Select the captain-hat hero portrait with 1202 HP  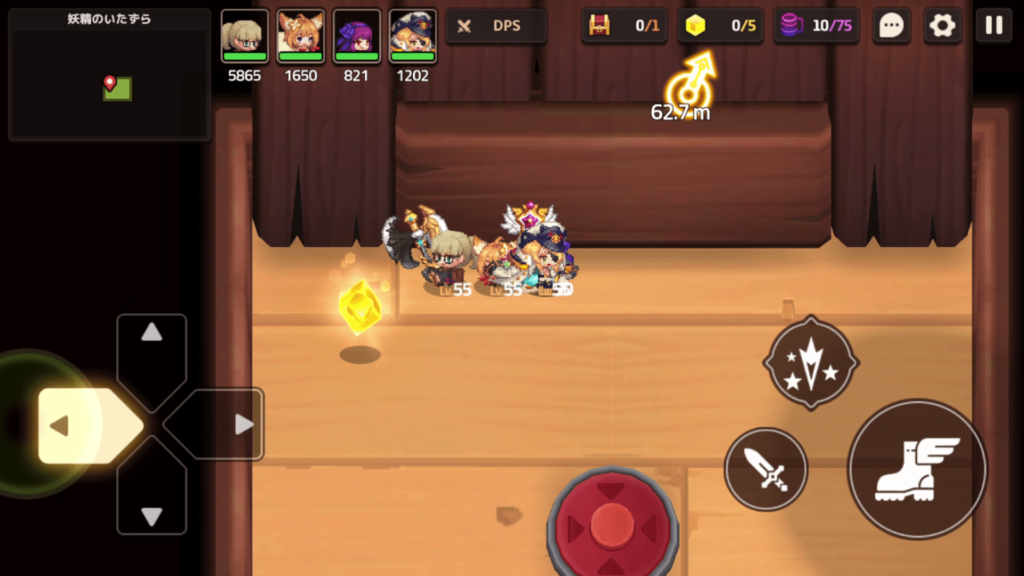click(x=413, y=36)
